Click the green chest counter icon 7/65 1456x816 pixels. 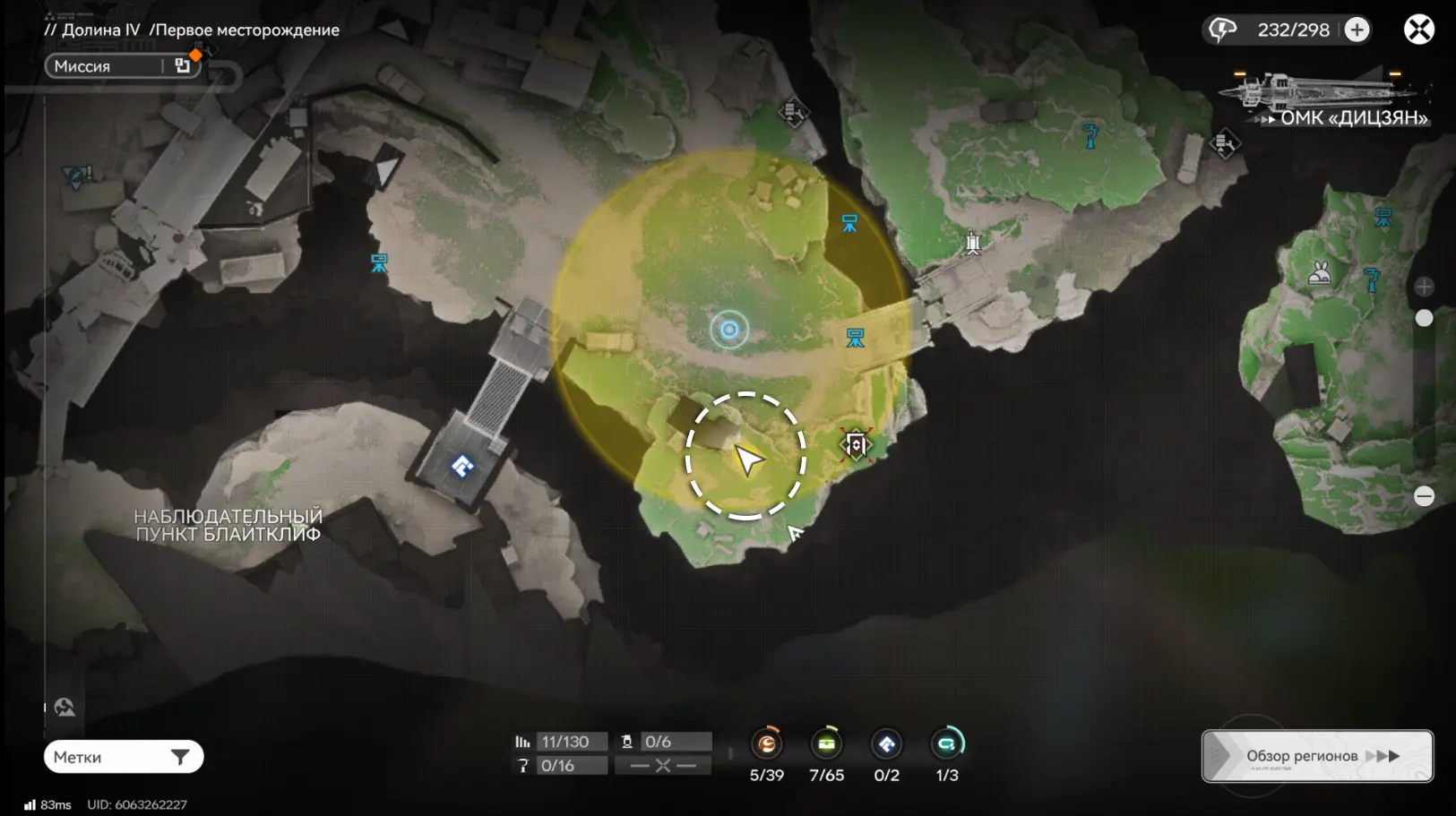click(x=826, y=743)
